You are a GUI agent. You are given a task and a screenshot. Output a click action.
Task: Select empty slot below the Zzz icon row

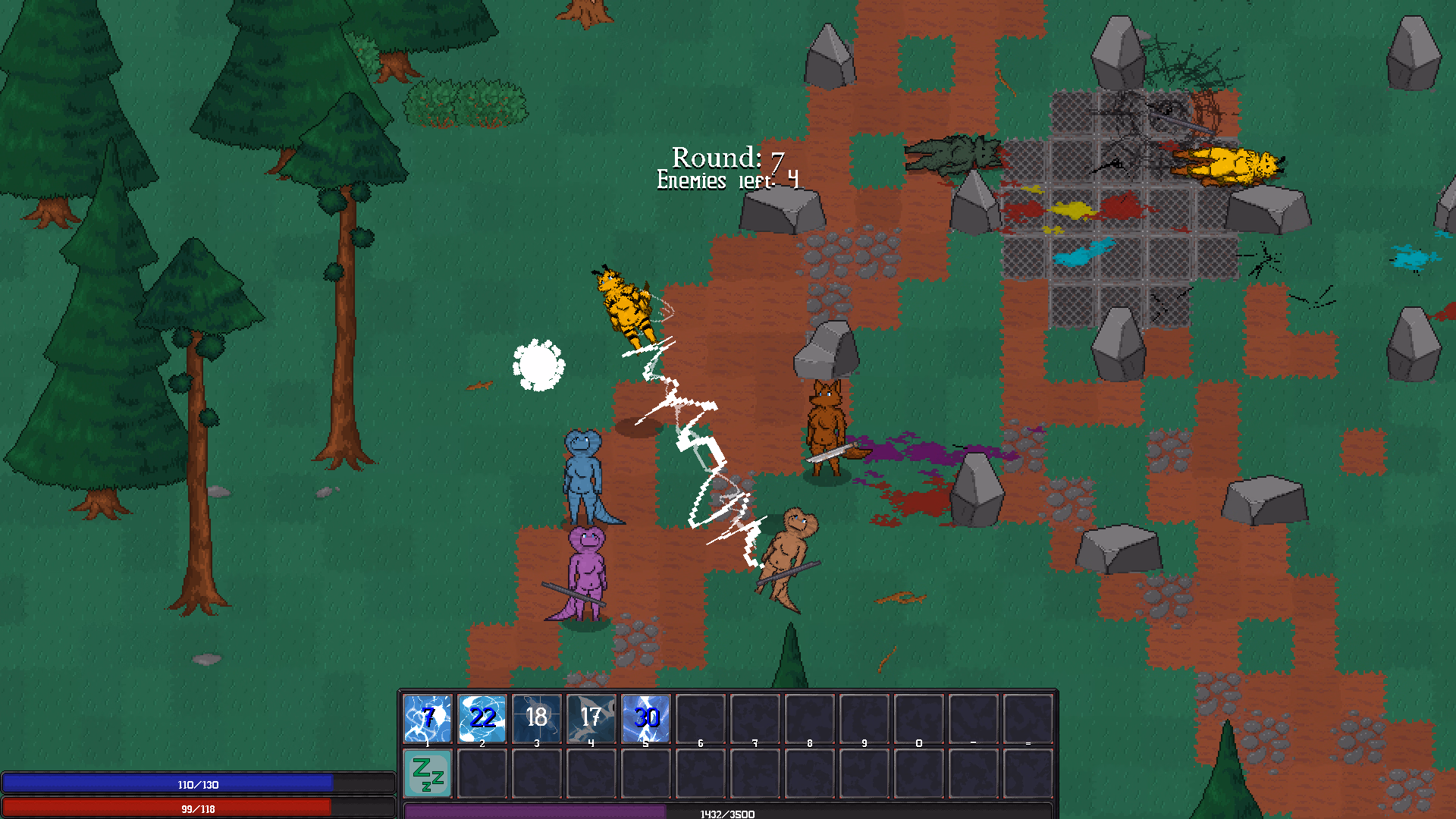[482, 775]
